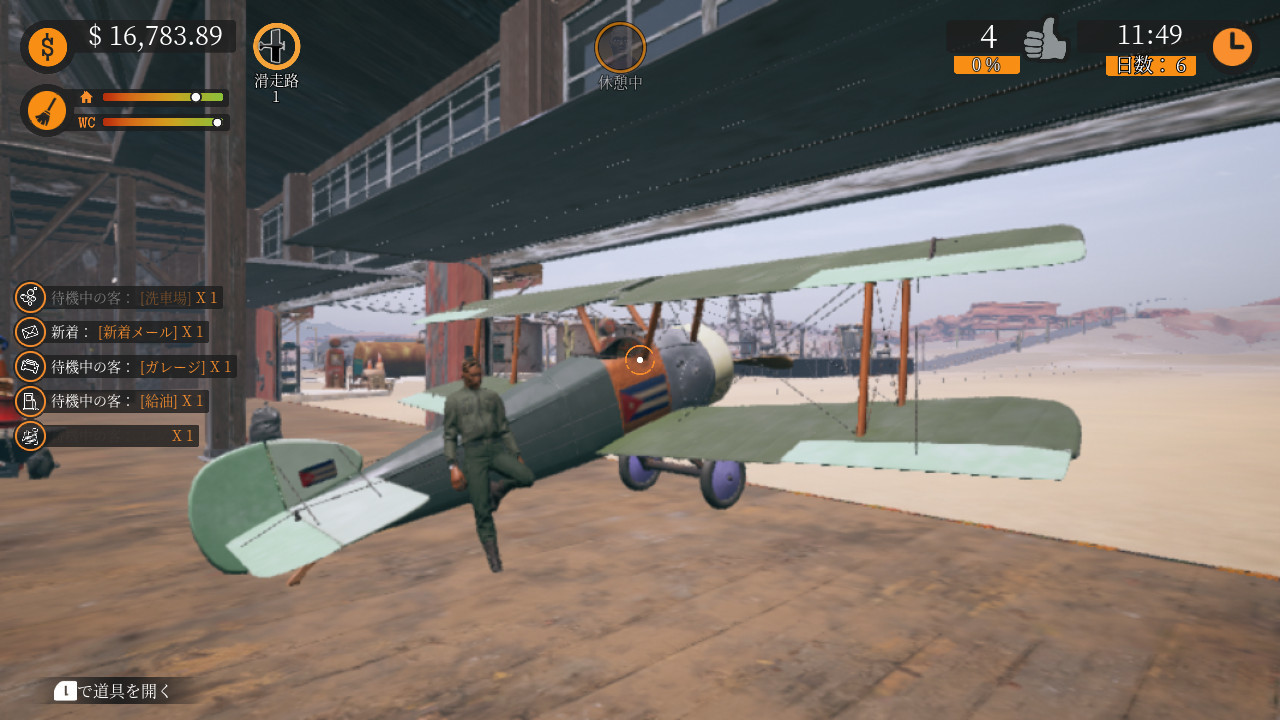Open the thumbs-up reputation icon
Screen dimensions: 1280x720
coord(1046,41)
